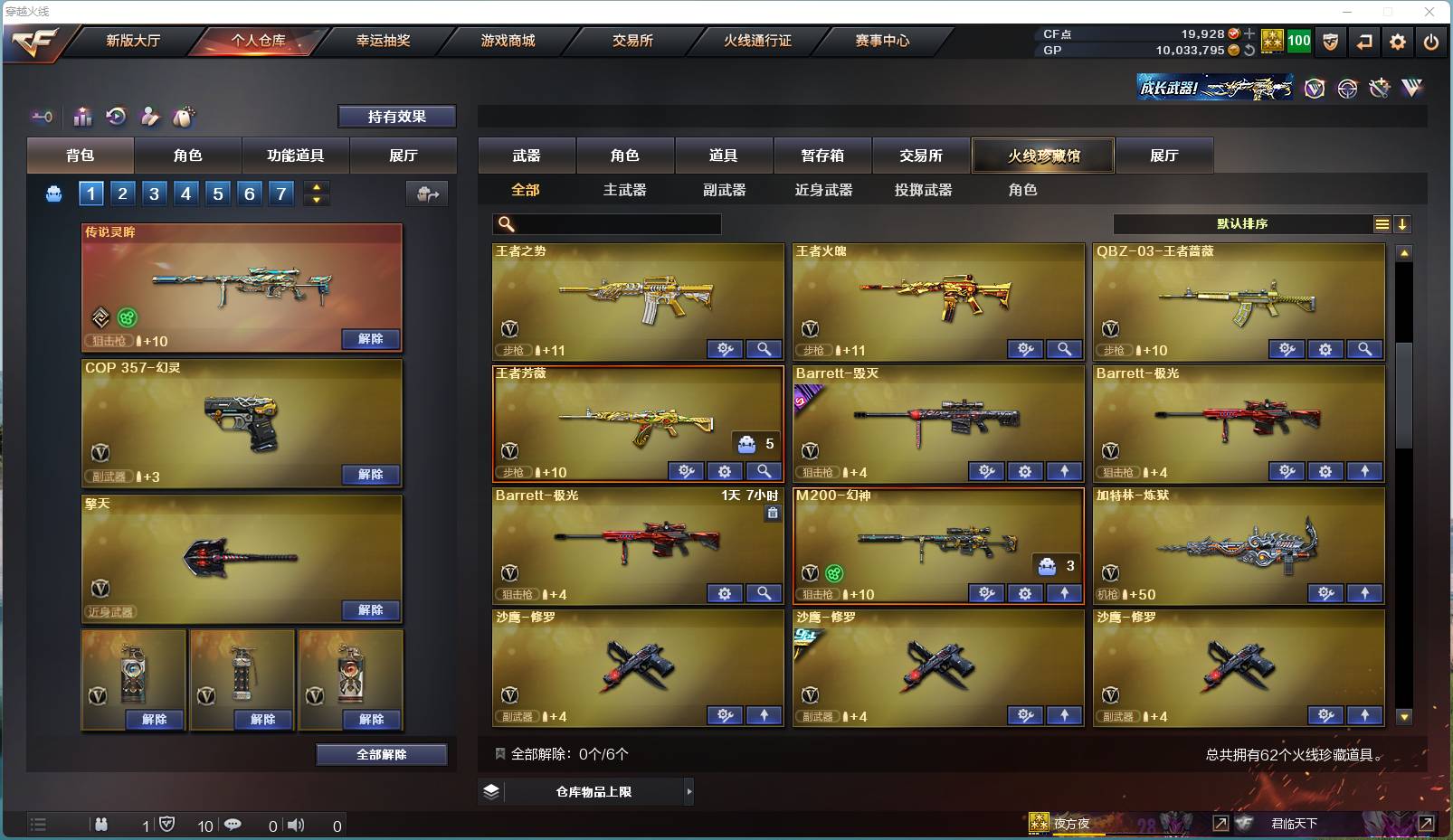Click the replay history icon in the toolbar
Image resolution: width=1453 pixels, height=840 pixels.
point(117,116)
